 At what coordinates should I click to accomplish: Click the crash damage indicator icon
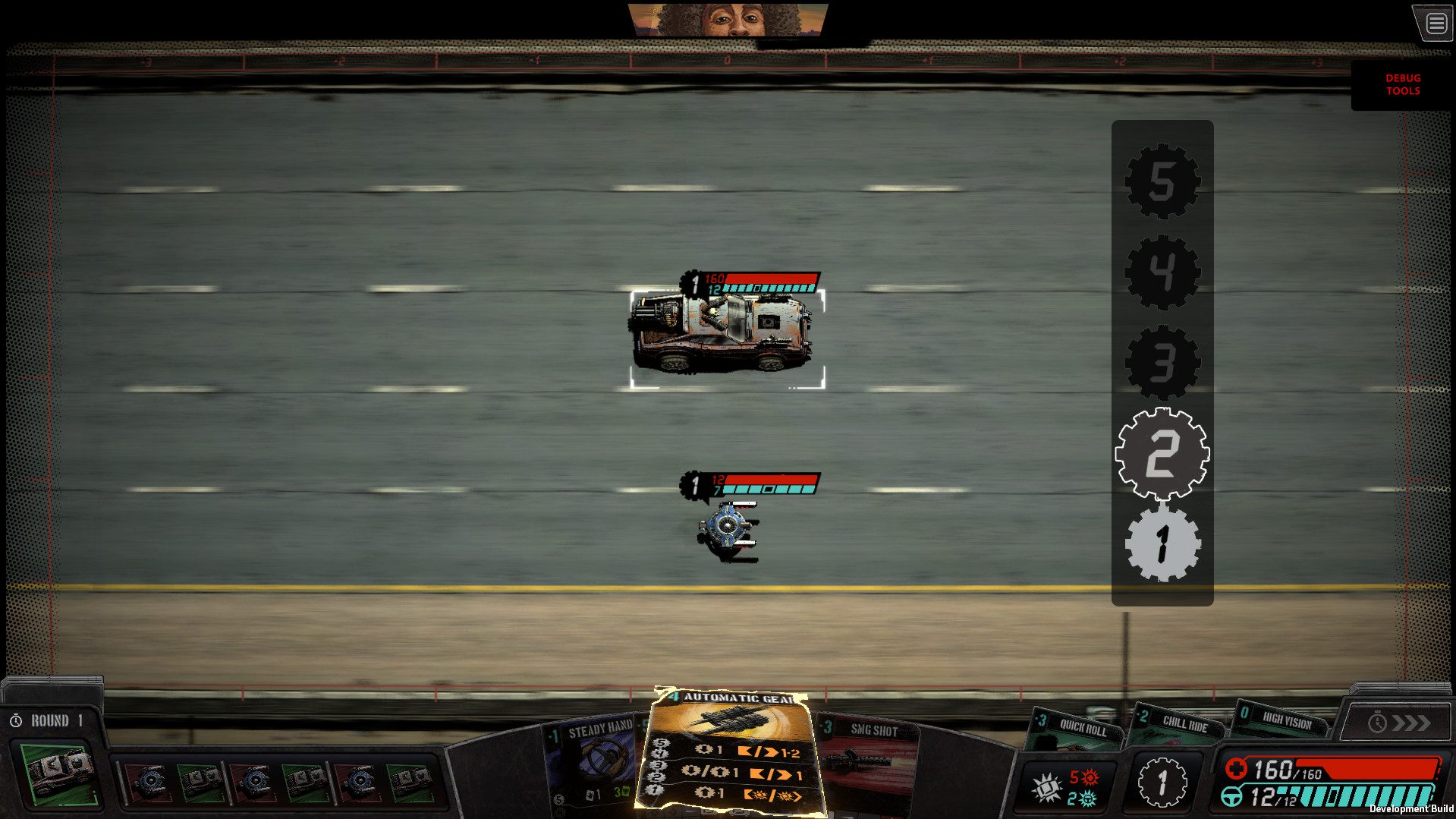1046,789
